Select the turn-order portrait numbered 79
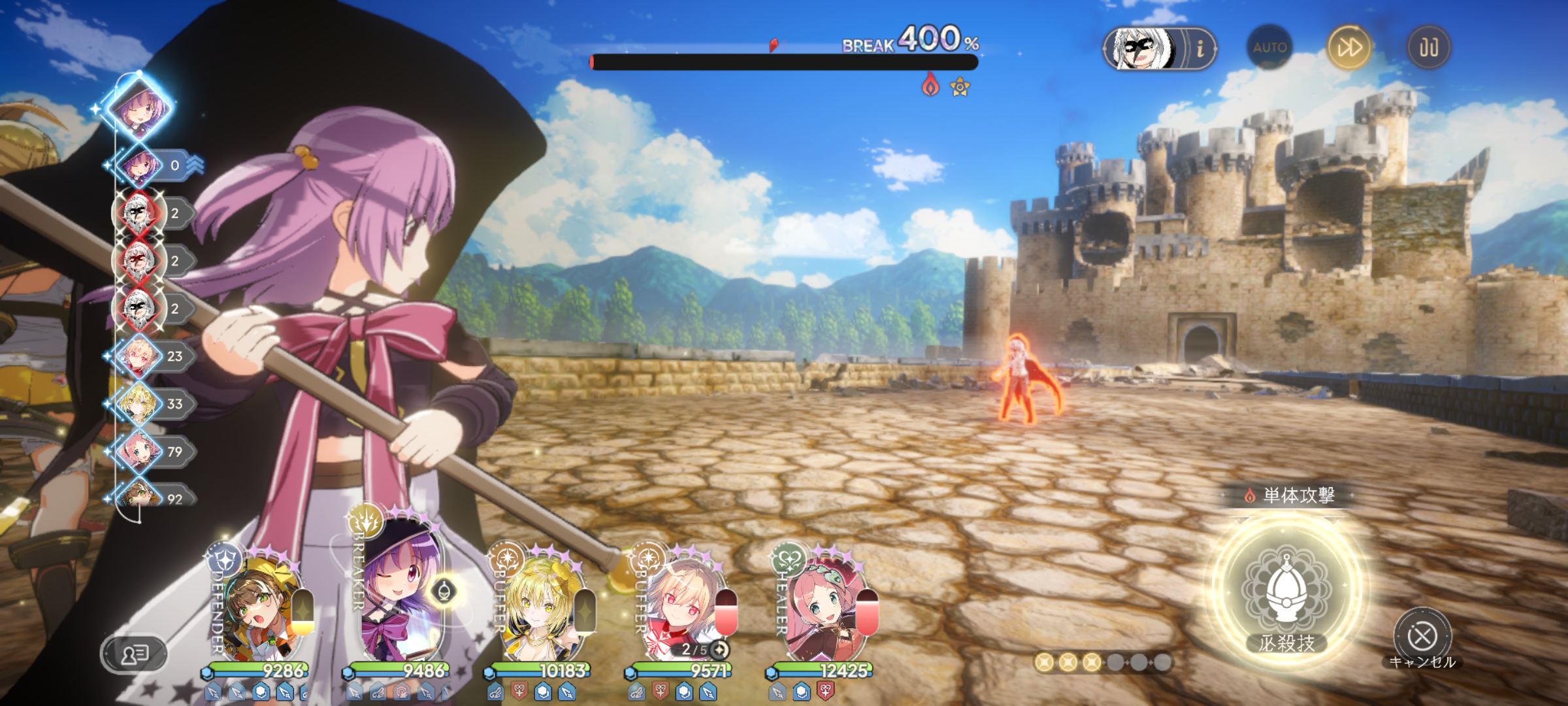1568x706 pixels. 139,452
